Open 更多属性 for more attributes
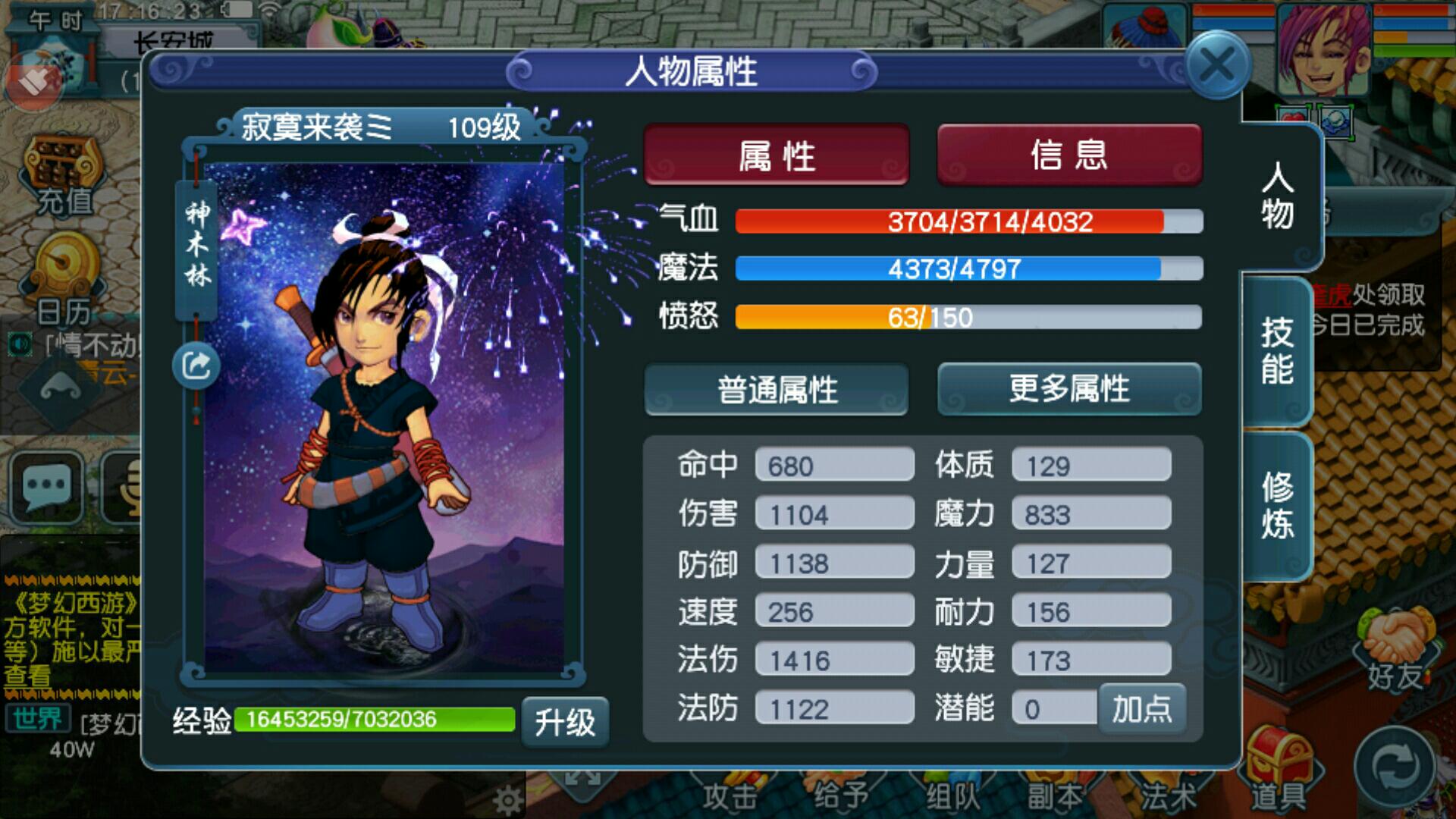1456x819 pixels. coord(1069,390)
